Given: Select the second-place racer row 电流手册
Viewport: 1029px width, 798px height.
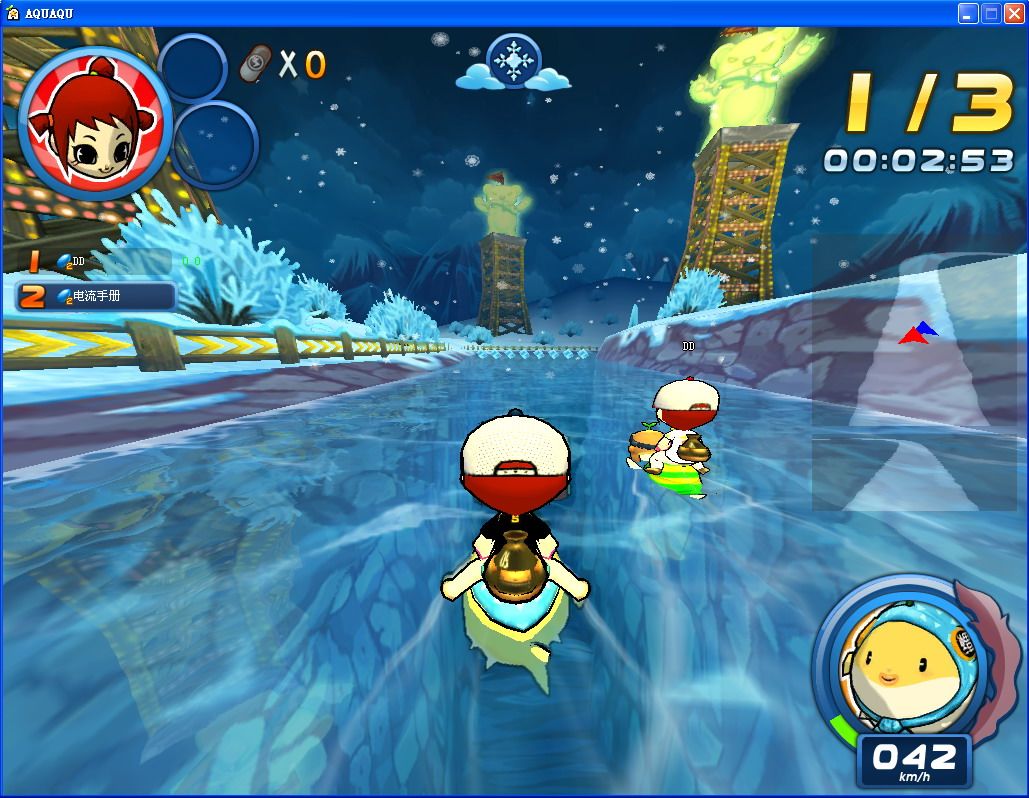Looking at the screenshot, I should coord(97,296).
